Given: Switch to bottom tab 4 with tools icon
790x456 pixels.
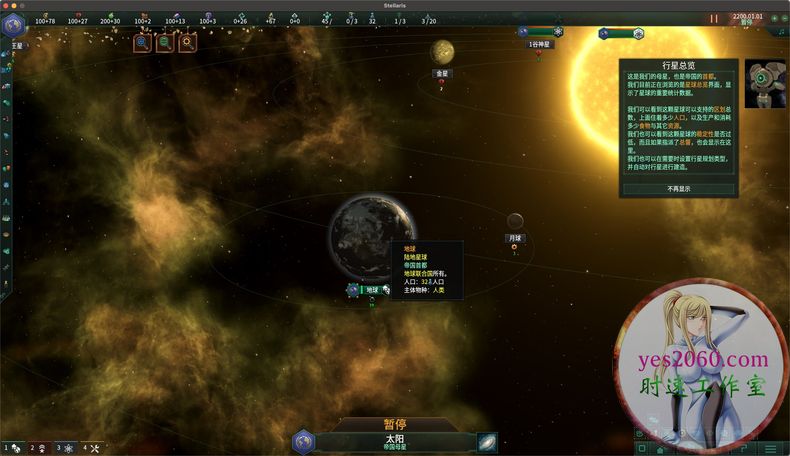Looking at the screenshot, I should (x=90, y=448).
